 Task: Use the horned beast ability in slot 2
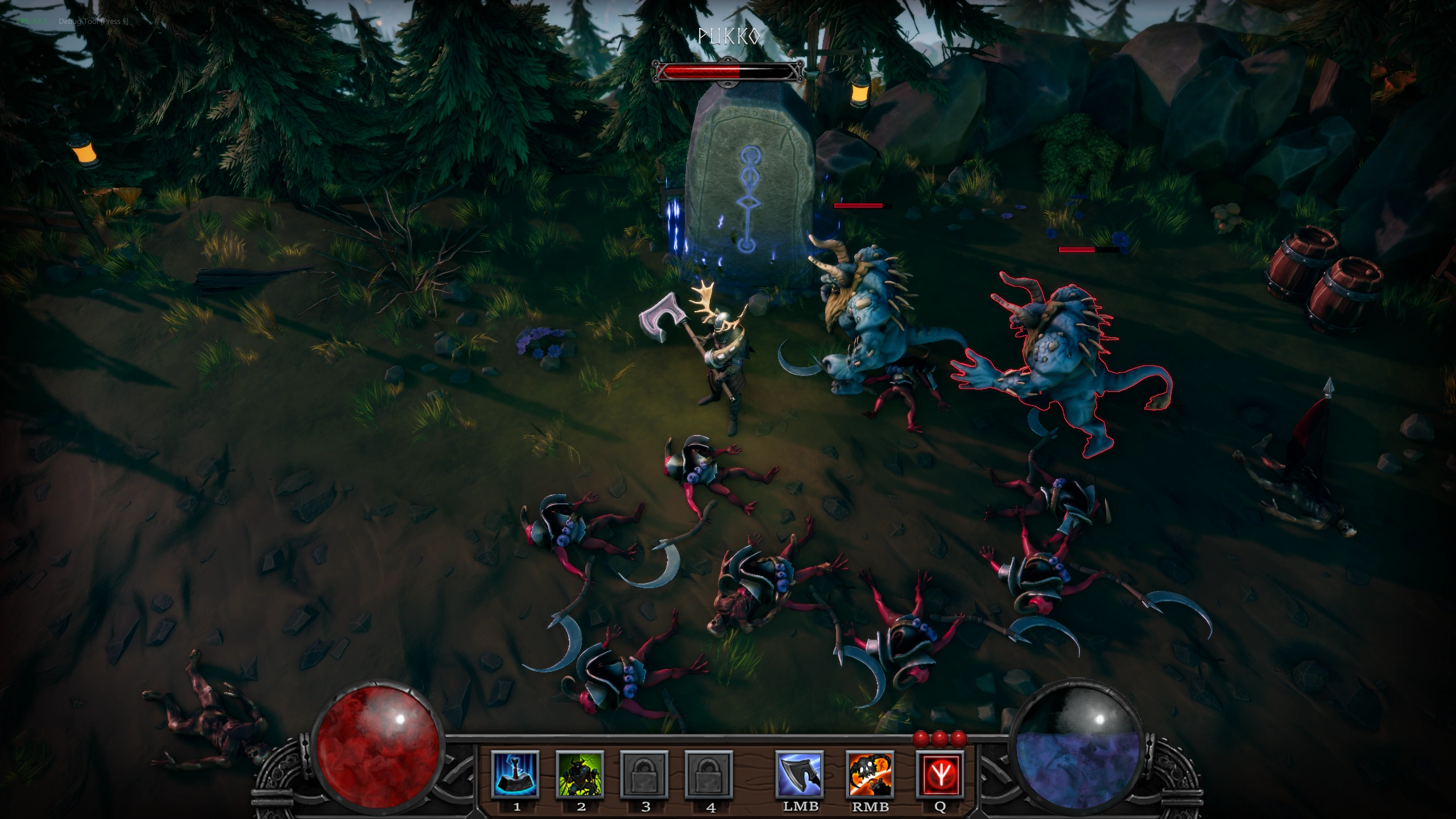point(580,774)
